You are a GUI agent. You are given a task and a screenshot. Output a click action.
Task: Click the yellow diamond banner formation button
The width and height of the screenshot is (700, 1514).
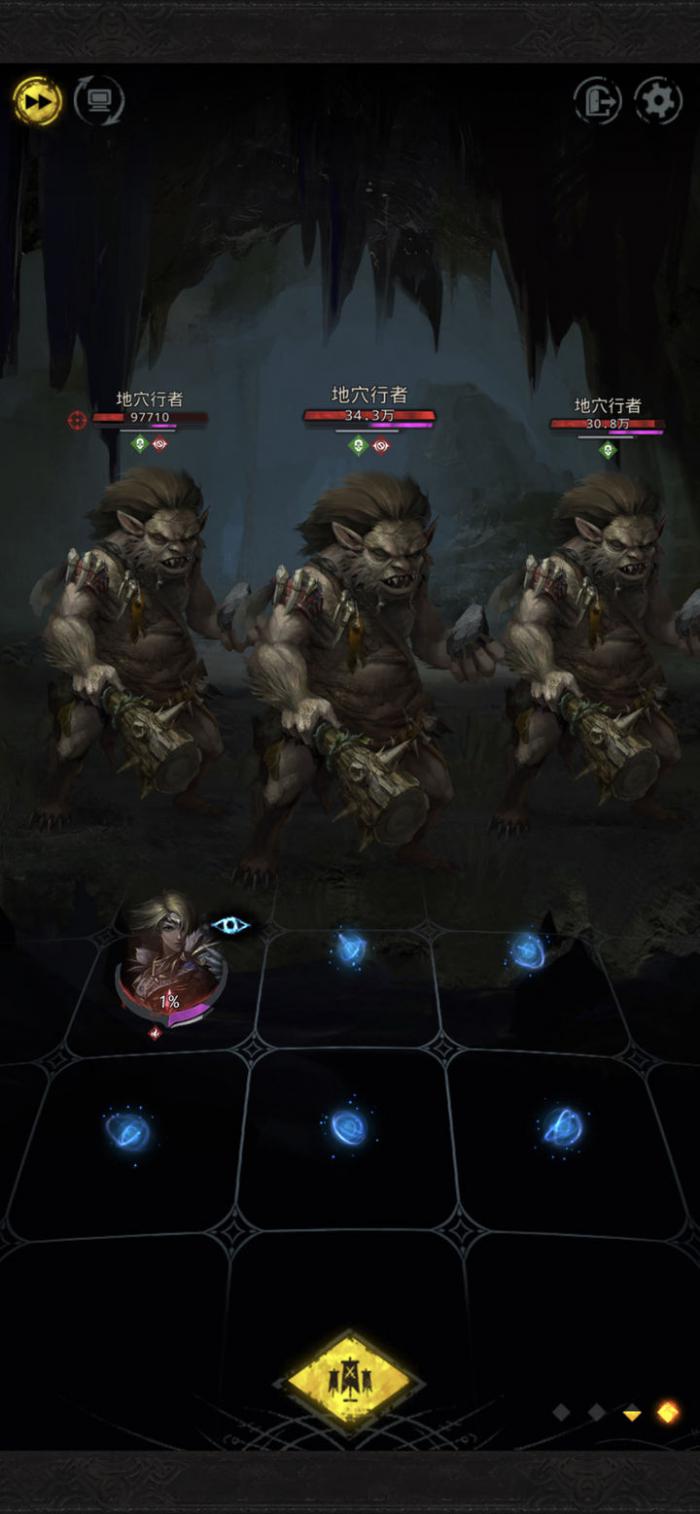pos(349,1381)
